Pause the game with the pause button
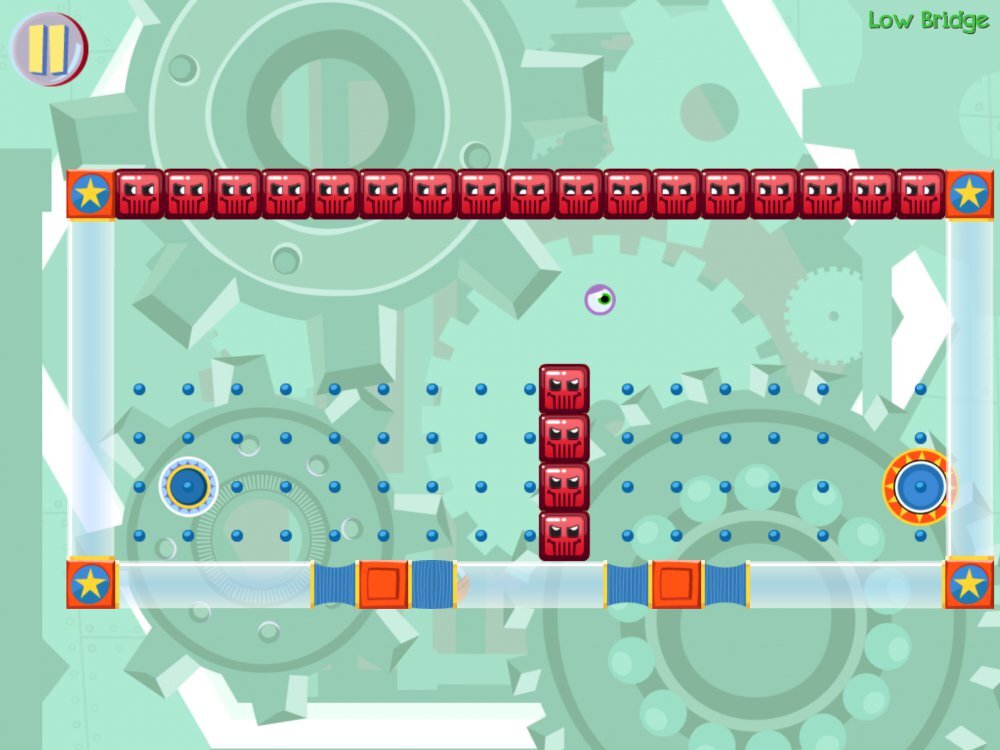Image resolution: width=1000 pixels, height=750 pixels. pyautogui.click(x=47, y=47)
